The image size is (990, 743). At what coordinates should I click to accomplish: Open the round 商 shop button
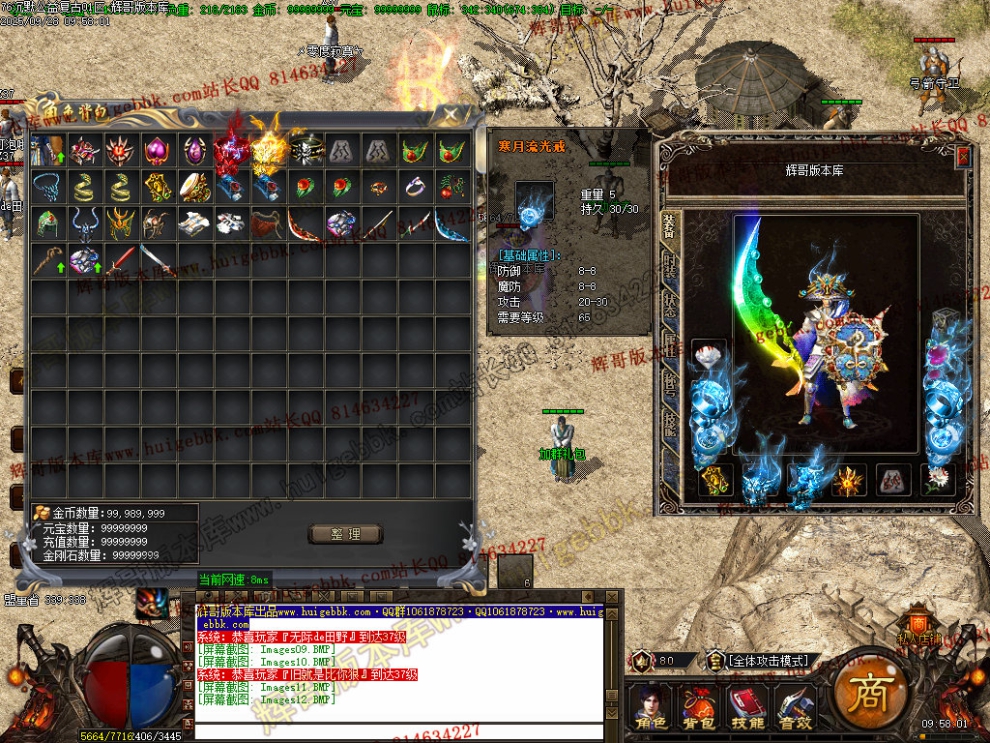(866, 692)
